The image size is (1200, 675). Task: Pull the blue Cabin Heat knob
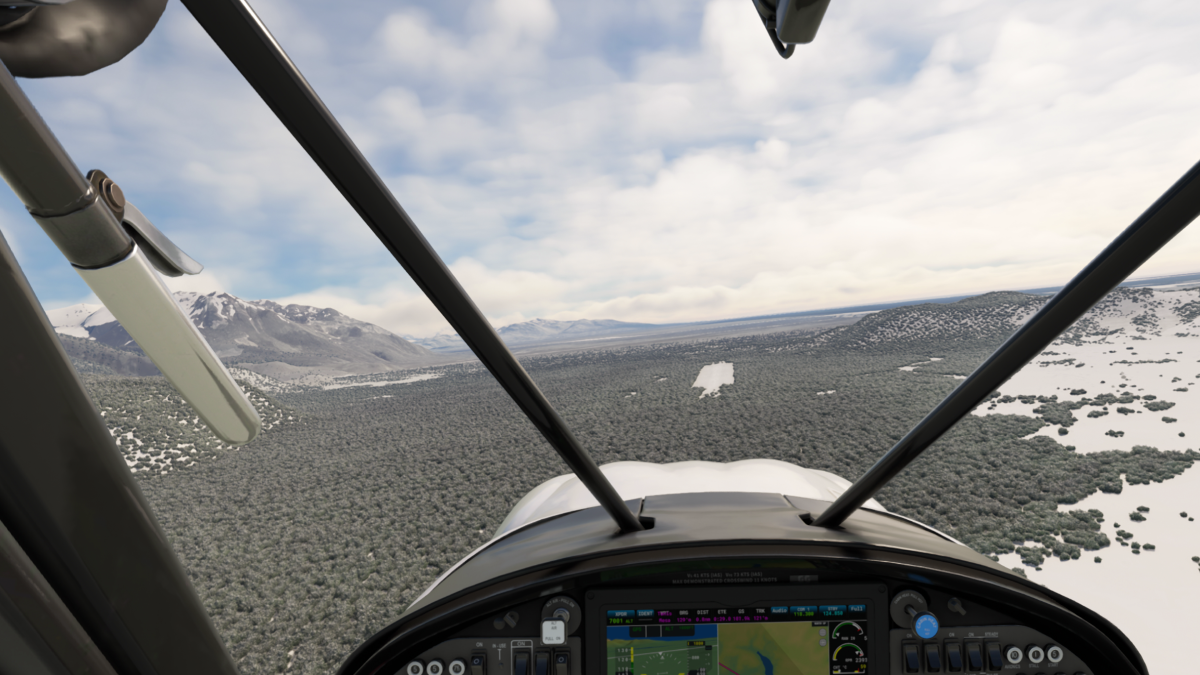926,626
